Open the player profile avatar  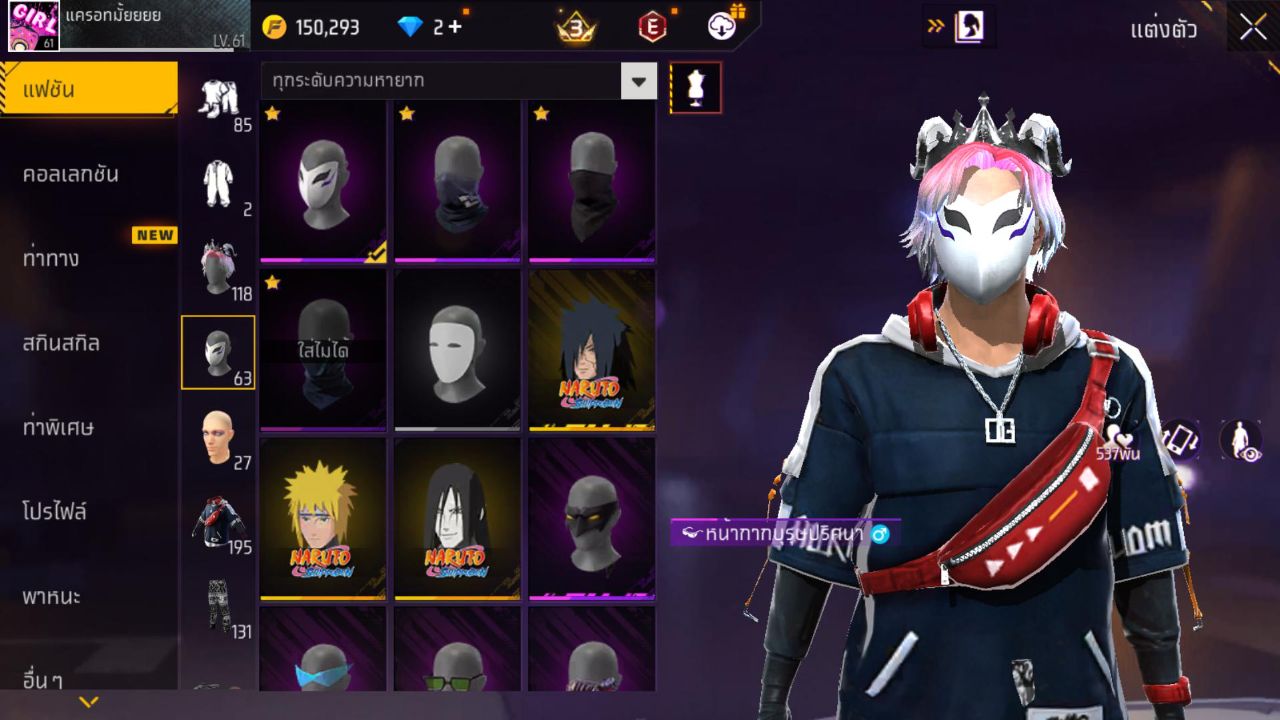(x=33, y=26)
